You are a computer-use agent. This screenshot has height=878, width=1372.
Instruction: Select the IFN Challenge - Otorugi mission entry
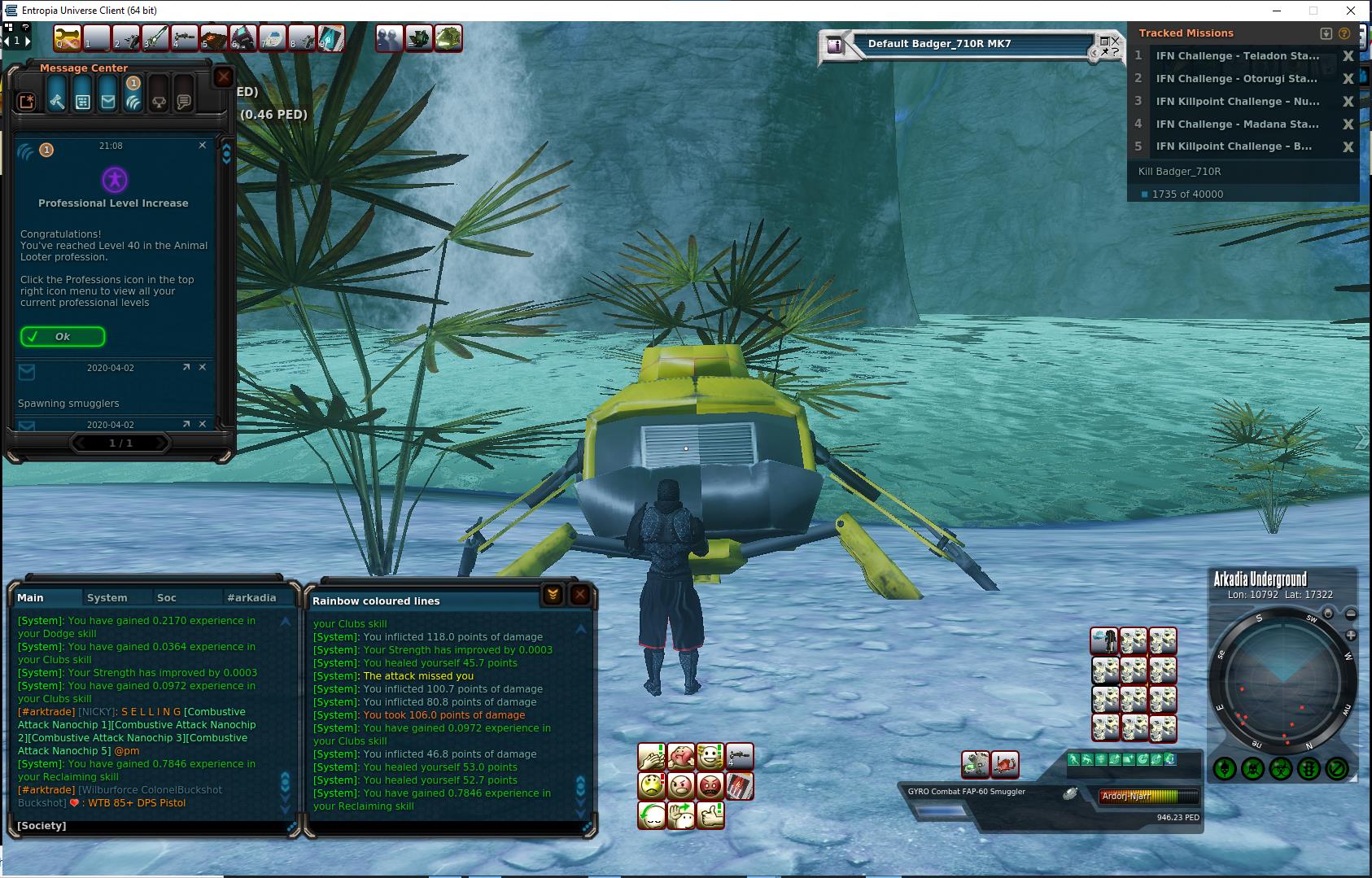point(1237,79)
